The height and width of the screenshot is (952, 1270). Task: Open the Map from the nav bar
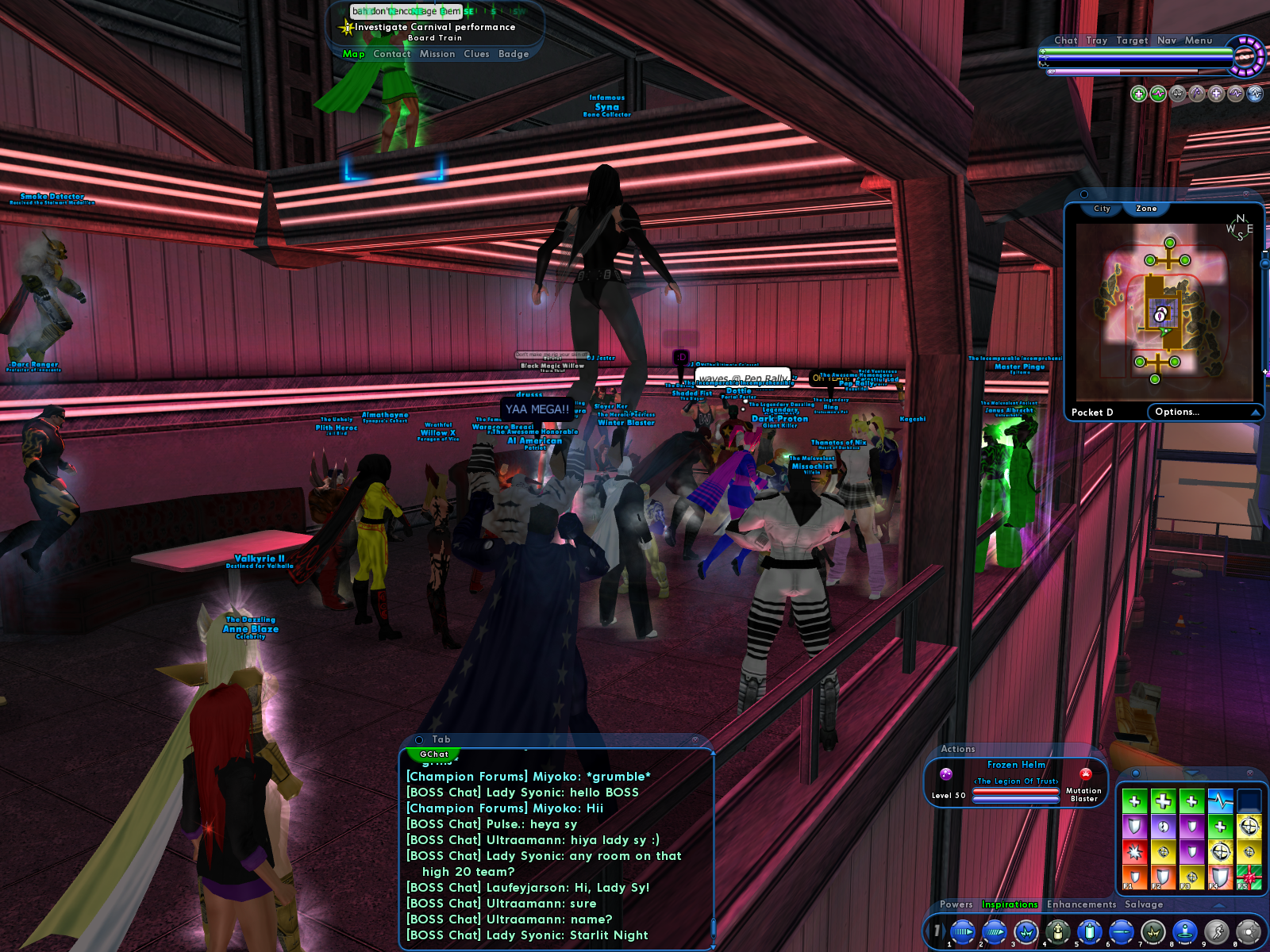(x=353, y=54)
